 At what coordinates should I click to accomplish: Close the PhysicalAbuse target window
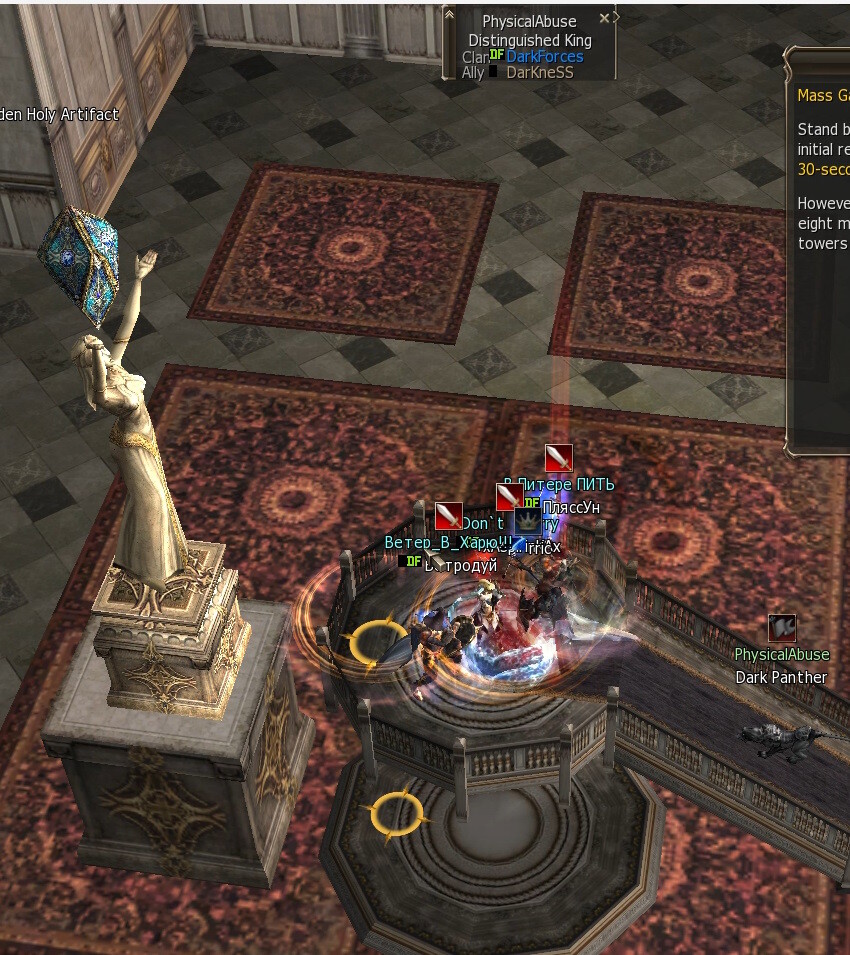pyautogui.click(x=604, y=19)
